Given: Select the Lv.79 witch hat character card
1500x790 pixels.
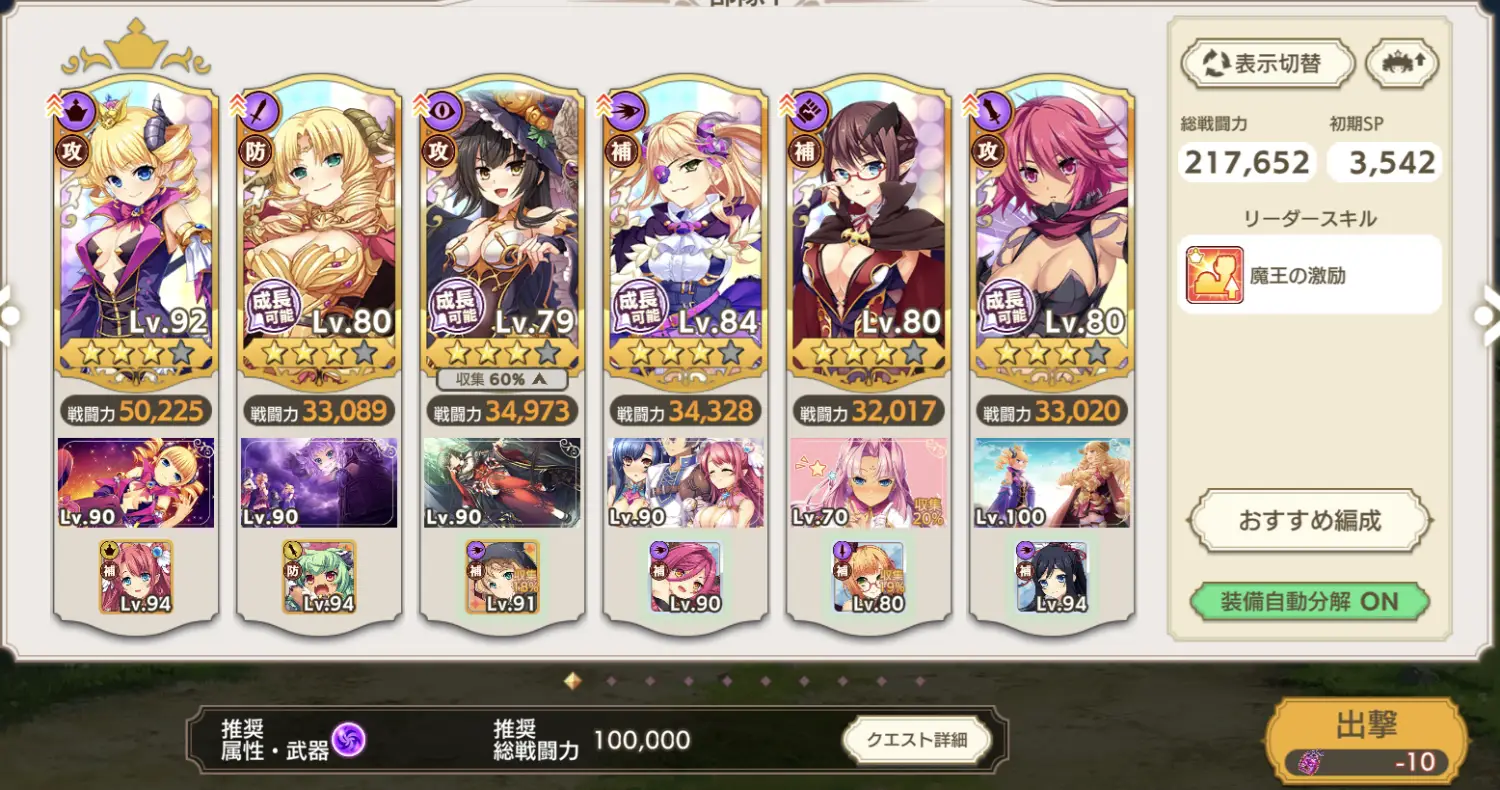Looking at the screenshot, I should point(502,230).
